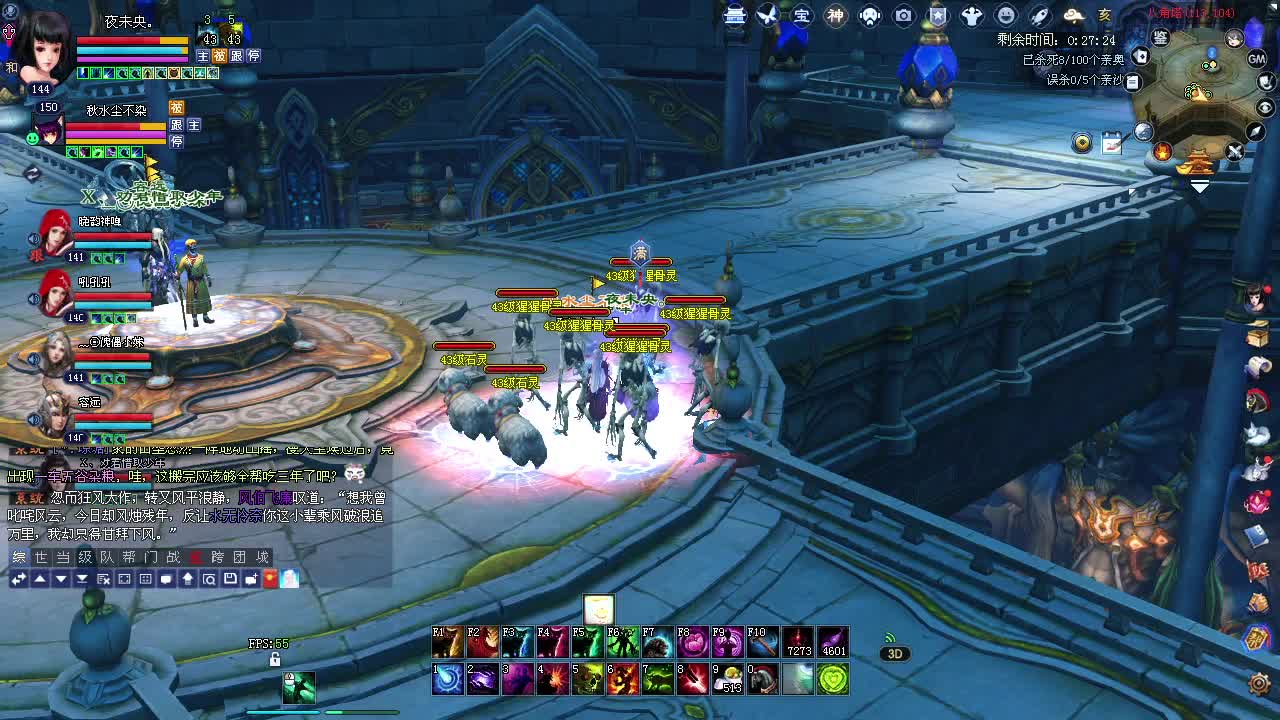Image resolution: width=1280 pixels, height=720 pixels.
Task: Open the calendar schedule icon
Action: tap(1111, 144)
